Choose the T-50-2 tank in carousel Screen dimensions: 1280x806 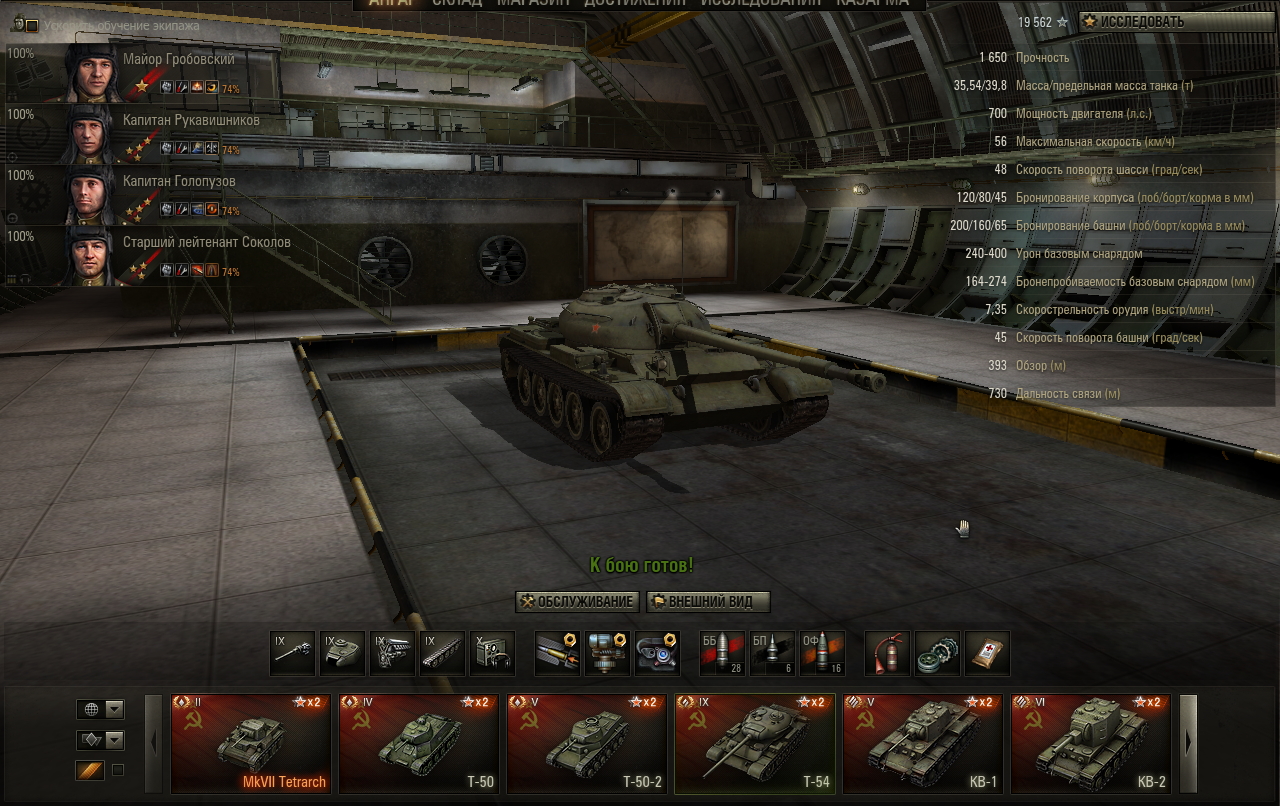click(x=587, y=743)
